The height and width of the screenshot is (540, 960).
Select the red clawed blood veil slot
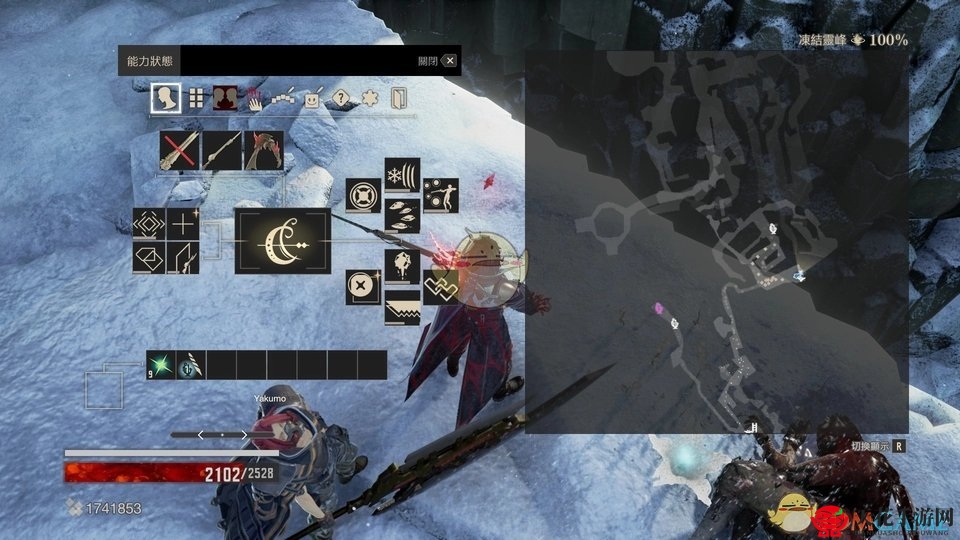tap(263, 151)
